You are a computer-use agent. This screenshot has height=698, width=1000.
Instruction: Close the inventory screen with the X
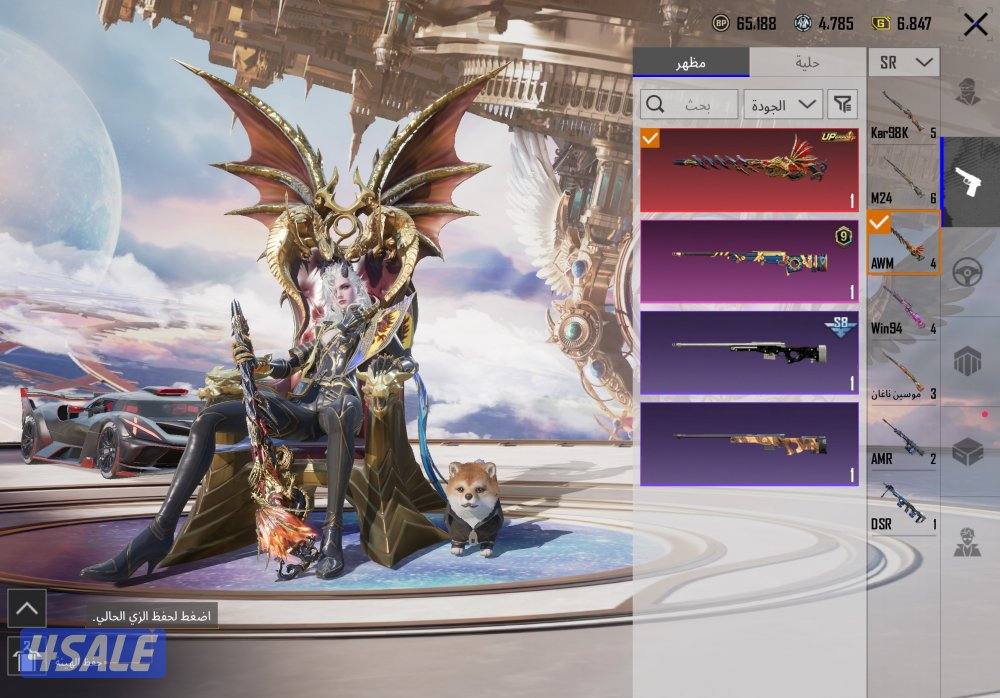click(x=975, y=25)
